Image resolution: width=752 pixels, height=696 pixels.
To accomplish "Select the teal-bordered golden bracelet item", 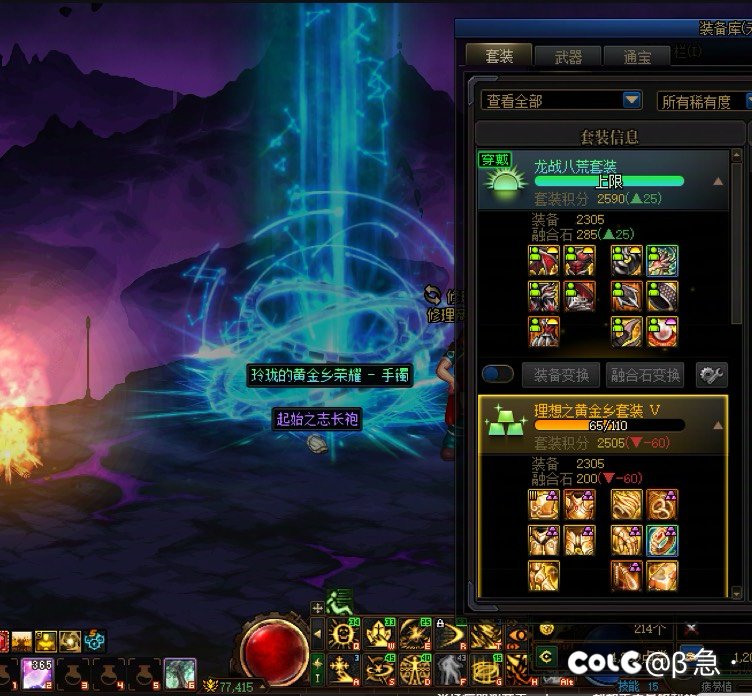I will (662, 540).
